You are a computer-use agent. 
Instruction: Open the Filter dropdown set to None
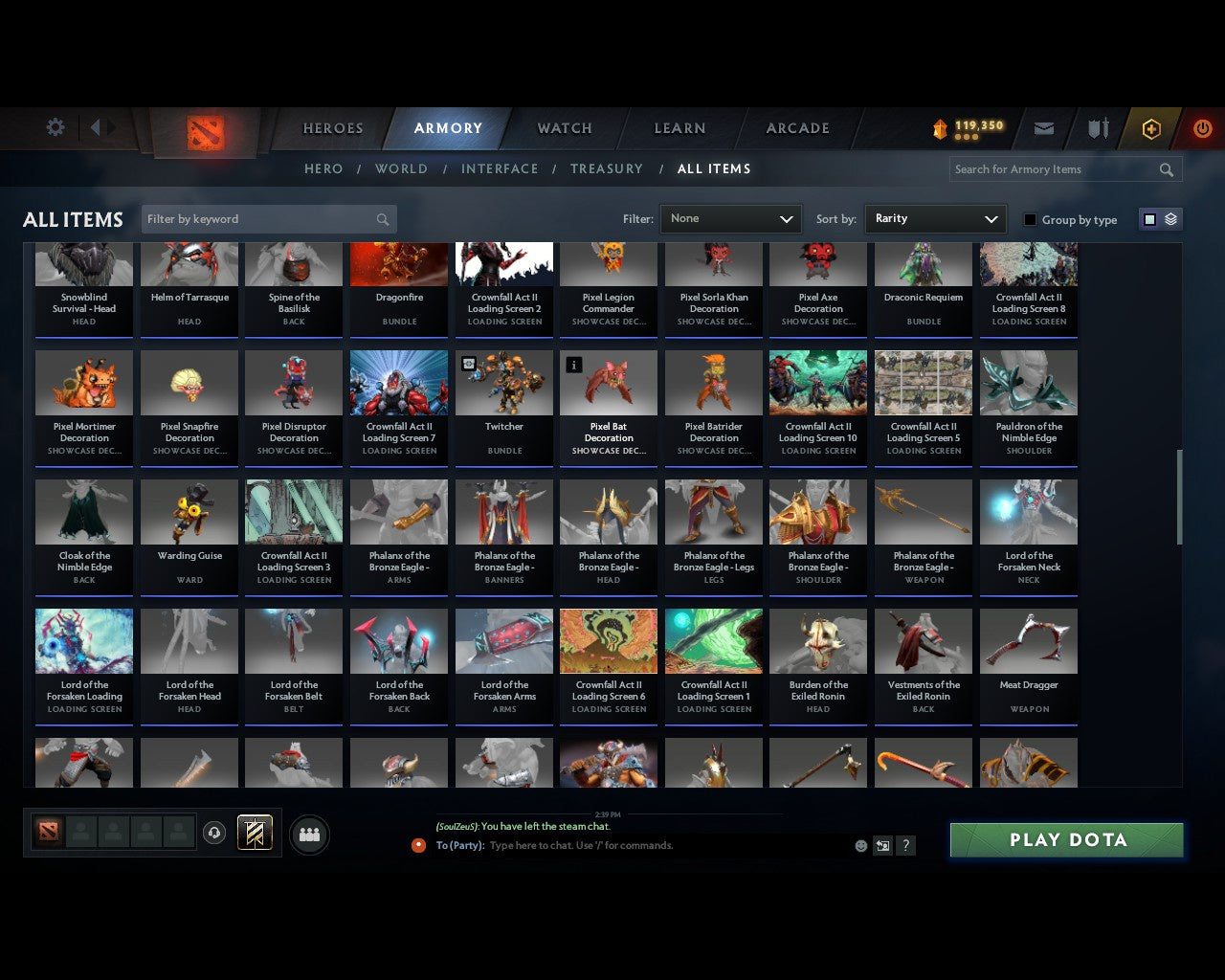click(x=730, y=218)
